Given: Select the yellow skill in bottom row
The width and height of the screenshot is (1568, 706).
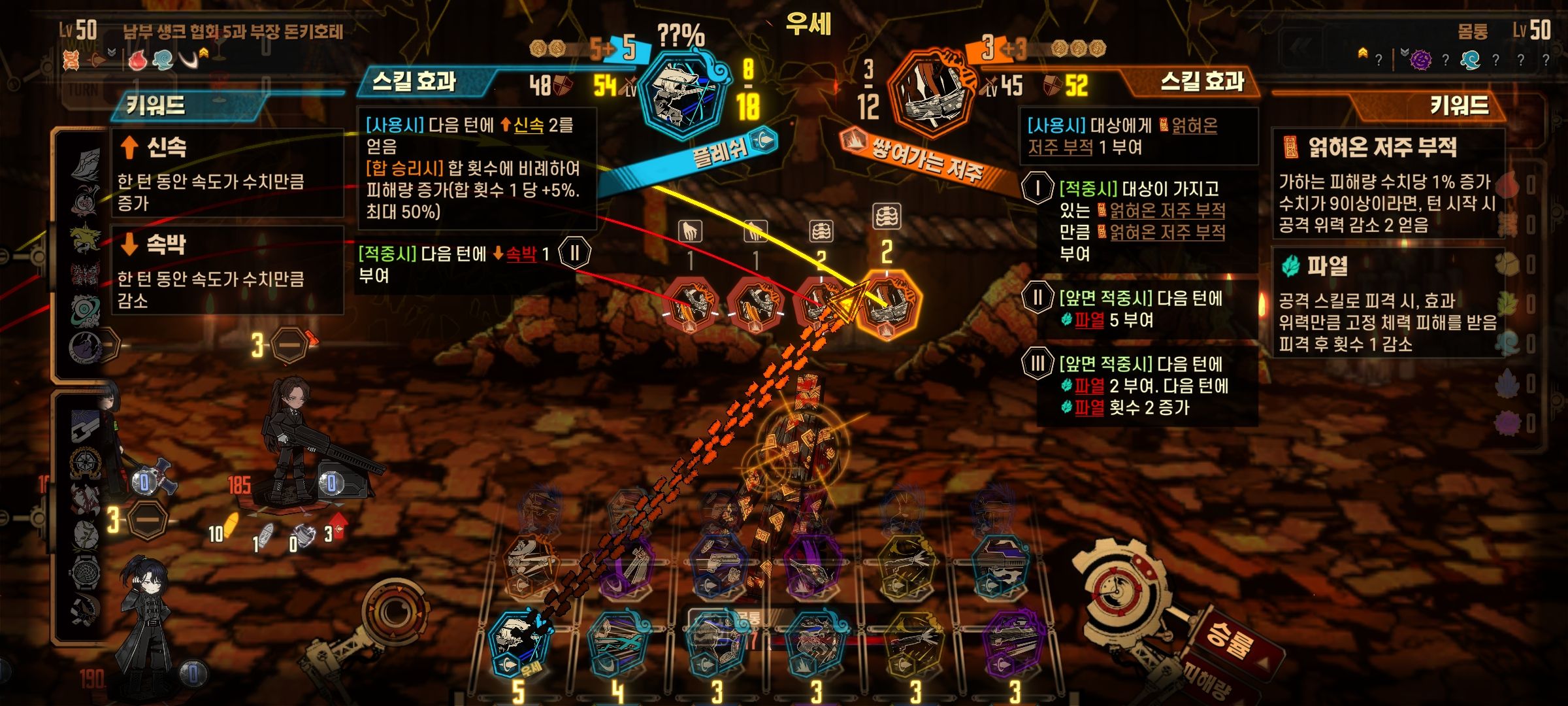Looking at the screenshot, I should [x=913, y=644].
